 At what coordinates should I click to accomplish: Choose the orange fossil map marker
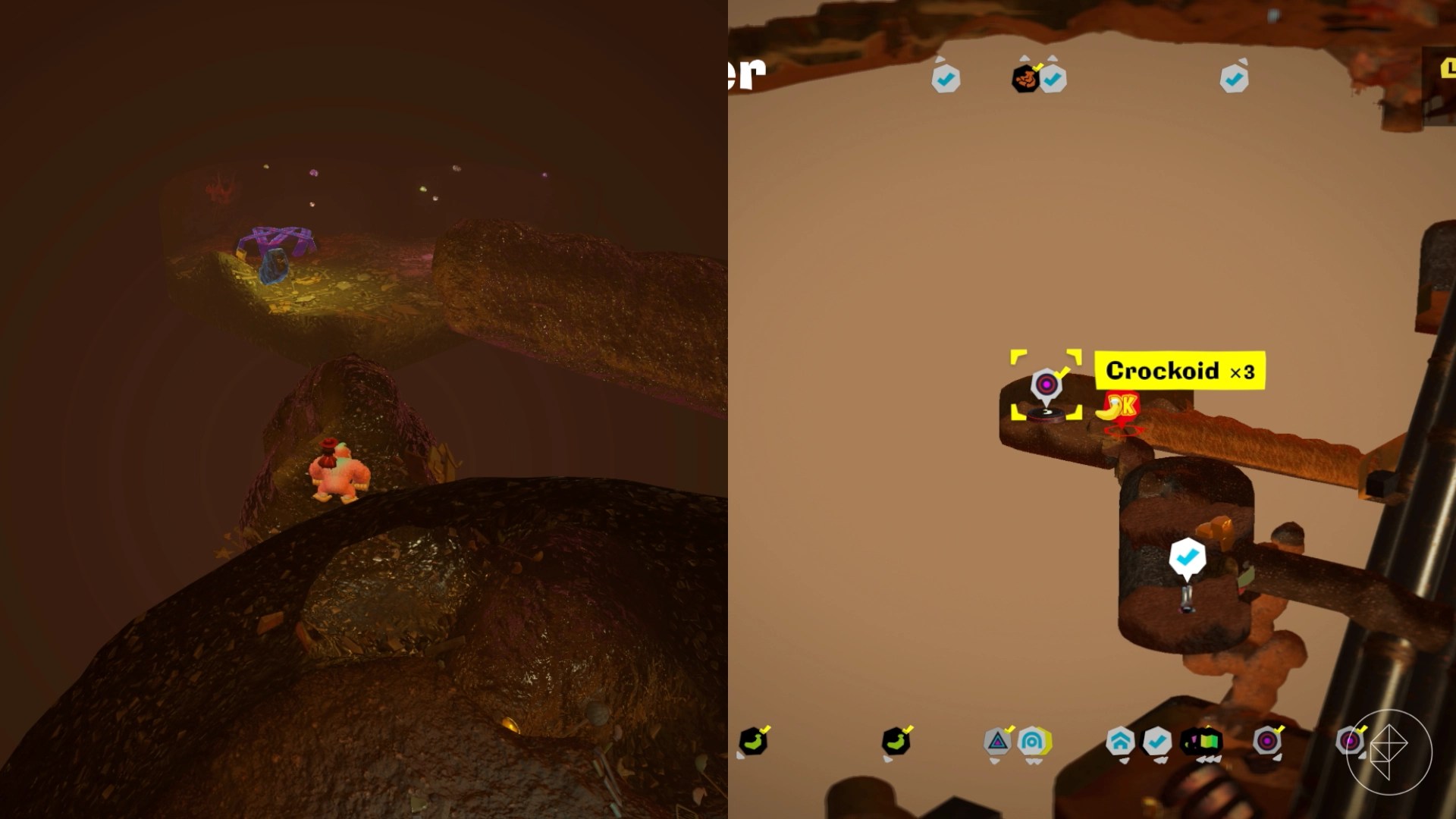point(1025,78)
